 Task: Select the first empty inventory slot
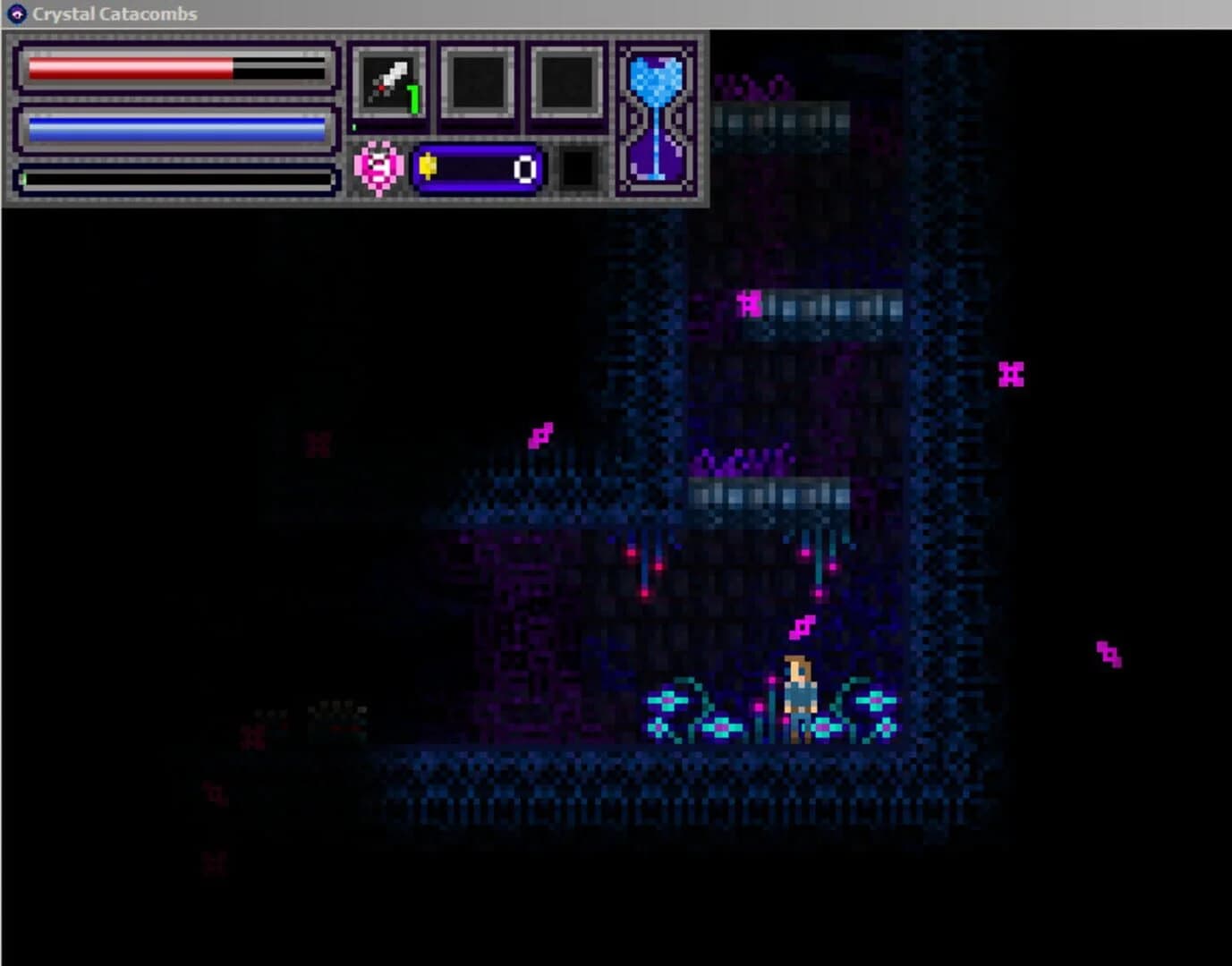pyautogui.click(x=477, y=81)
